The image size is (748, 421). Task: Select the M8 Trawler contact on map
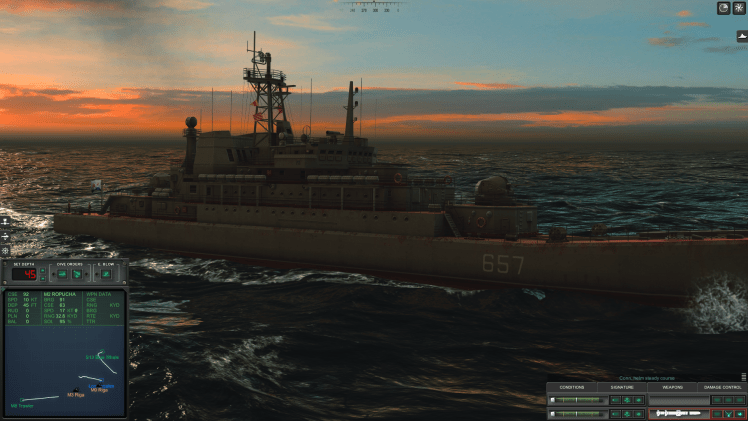[x=22, y=401]
